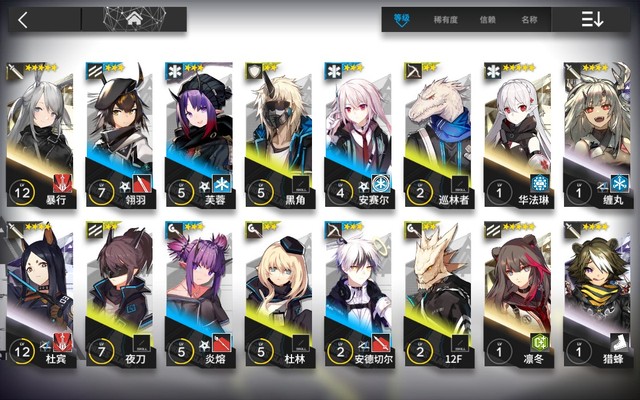Sort operators by 稀有度

(x=446, y=19)
